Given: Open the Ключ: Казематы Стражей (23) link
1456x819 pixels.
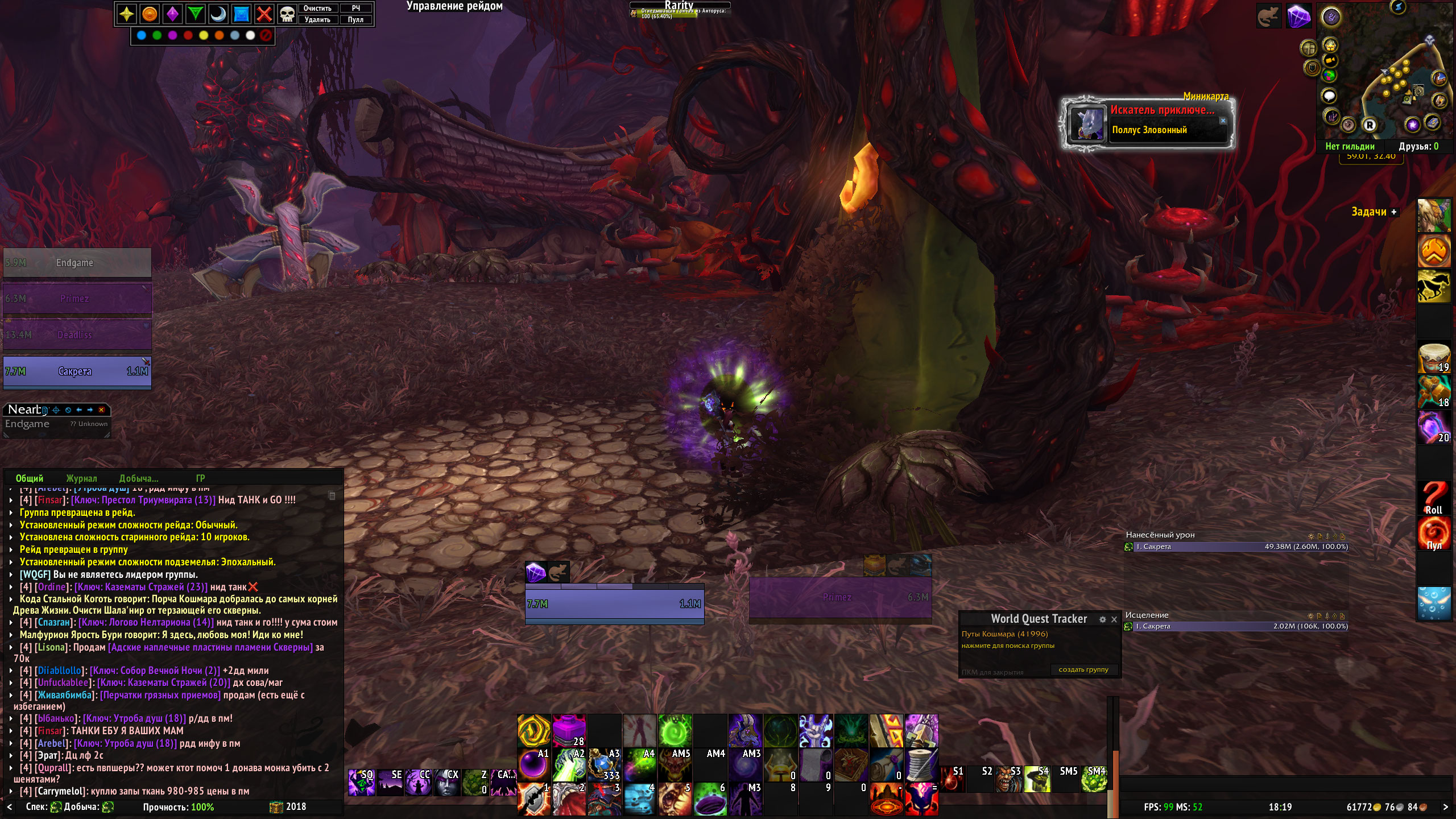Looking at the screenshot, I should [x=141, y=587].
